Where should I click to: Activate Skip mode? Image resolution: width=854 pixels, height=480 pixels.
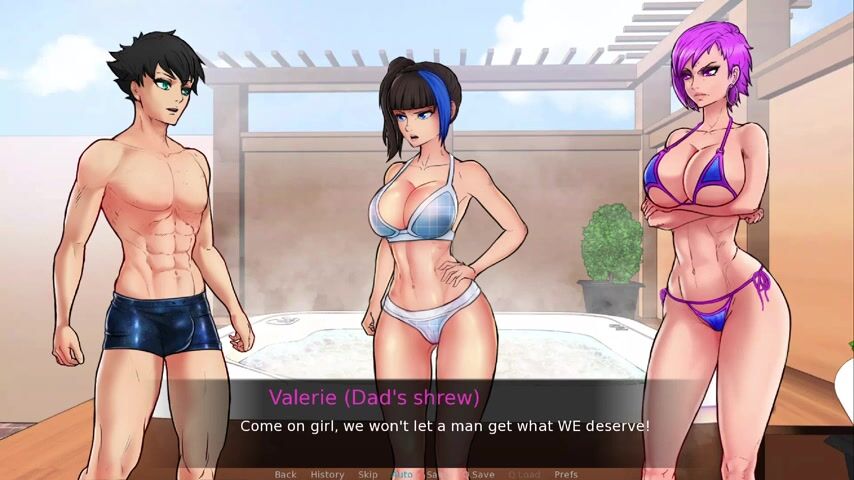point(368,474)
